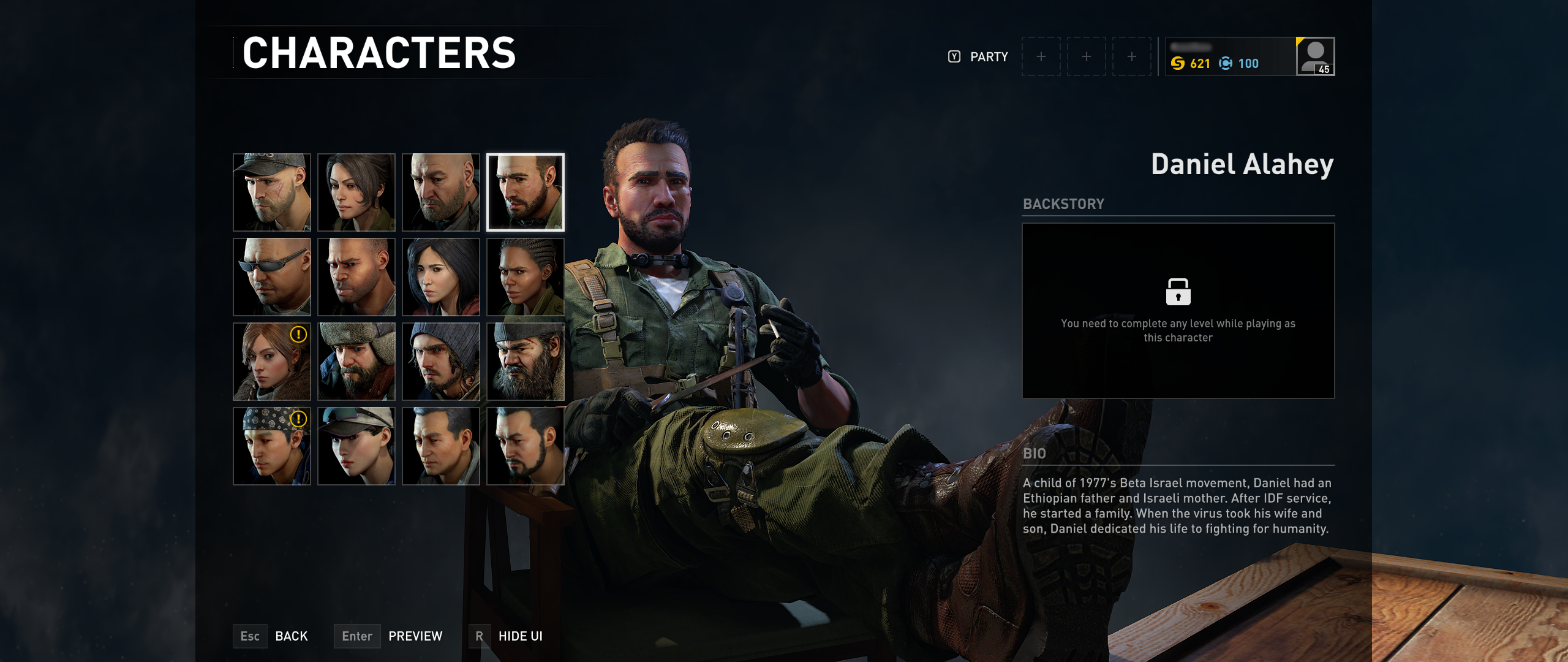
Task: Click the locked backstory panel
Action: click(1178, 311)
